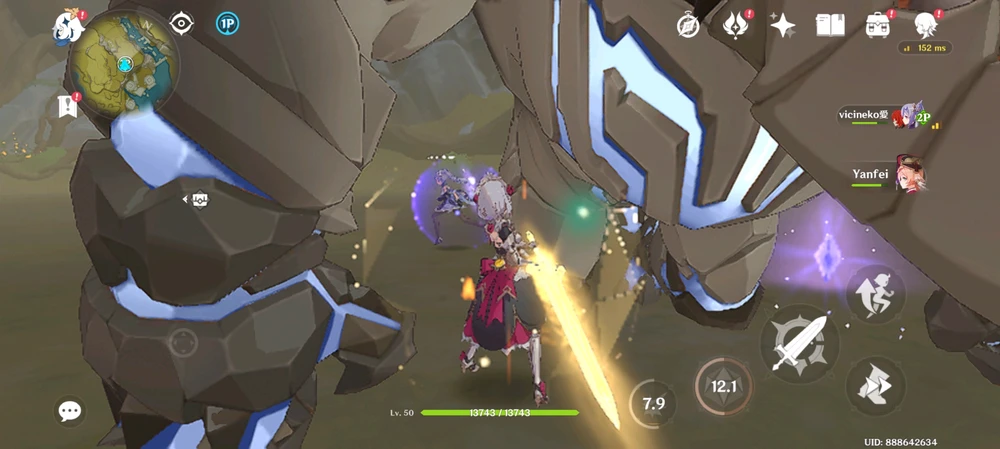This screenshot has width=1000, height=449.
Task: Open the four-pointed star Wish icon
Action: point(783,26)
